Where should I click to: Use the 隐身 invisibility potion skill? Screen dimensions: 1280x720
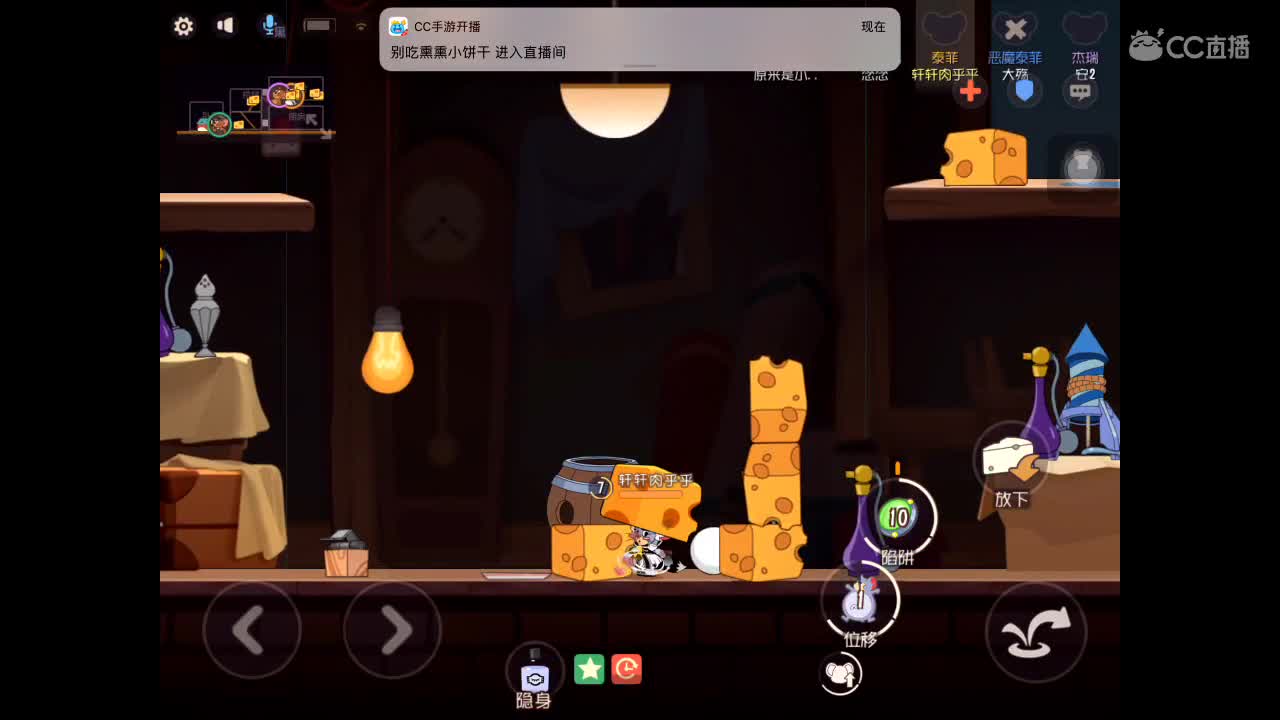tap(532, 671)
